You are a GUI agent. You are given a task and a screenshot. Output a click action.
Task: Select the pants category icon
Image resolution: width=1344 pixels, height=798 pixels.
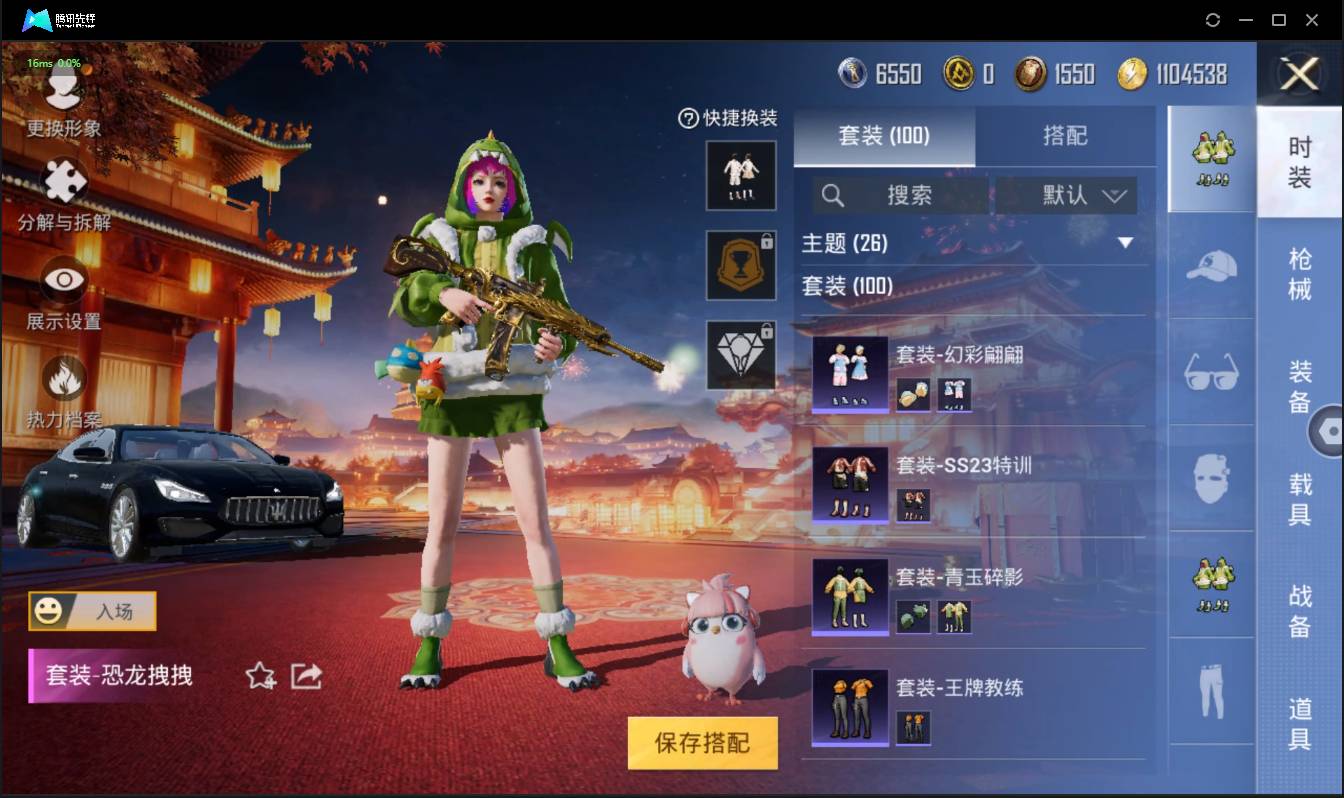tap(1210, 690)
